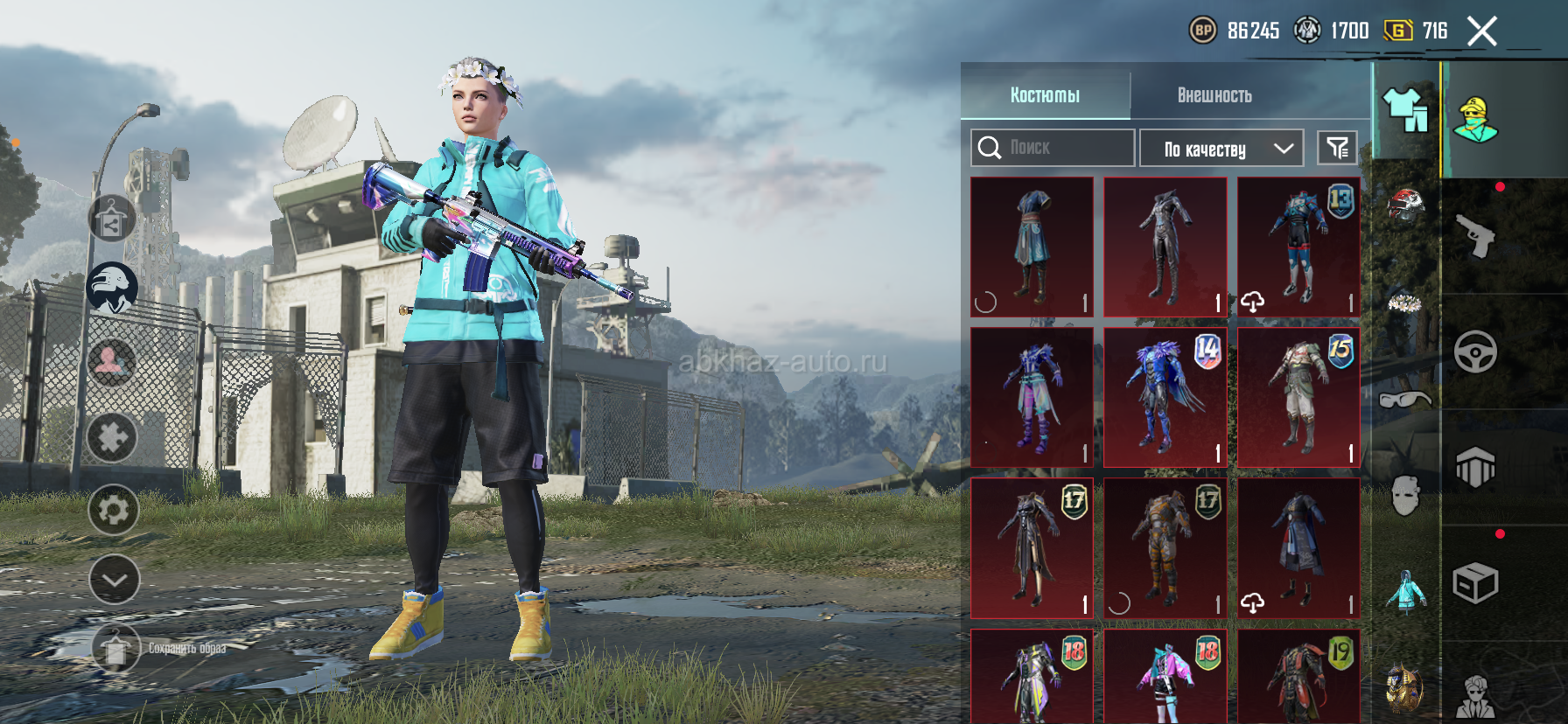Collapse the side menu with down arrow

[x=114, y=580]
